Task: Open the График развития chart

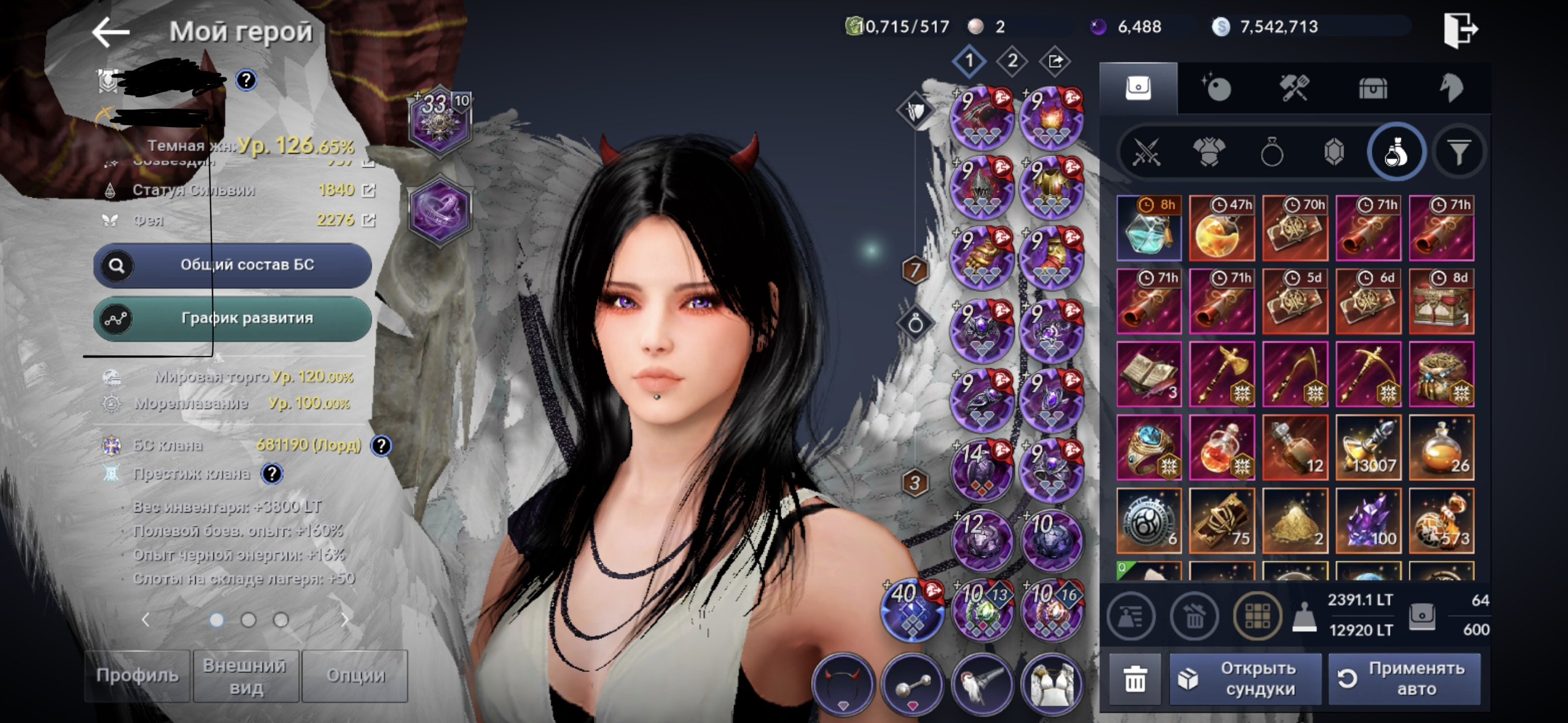Action: point(232,318)
